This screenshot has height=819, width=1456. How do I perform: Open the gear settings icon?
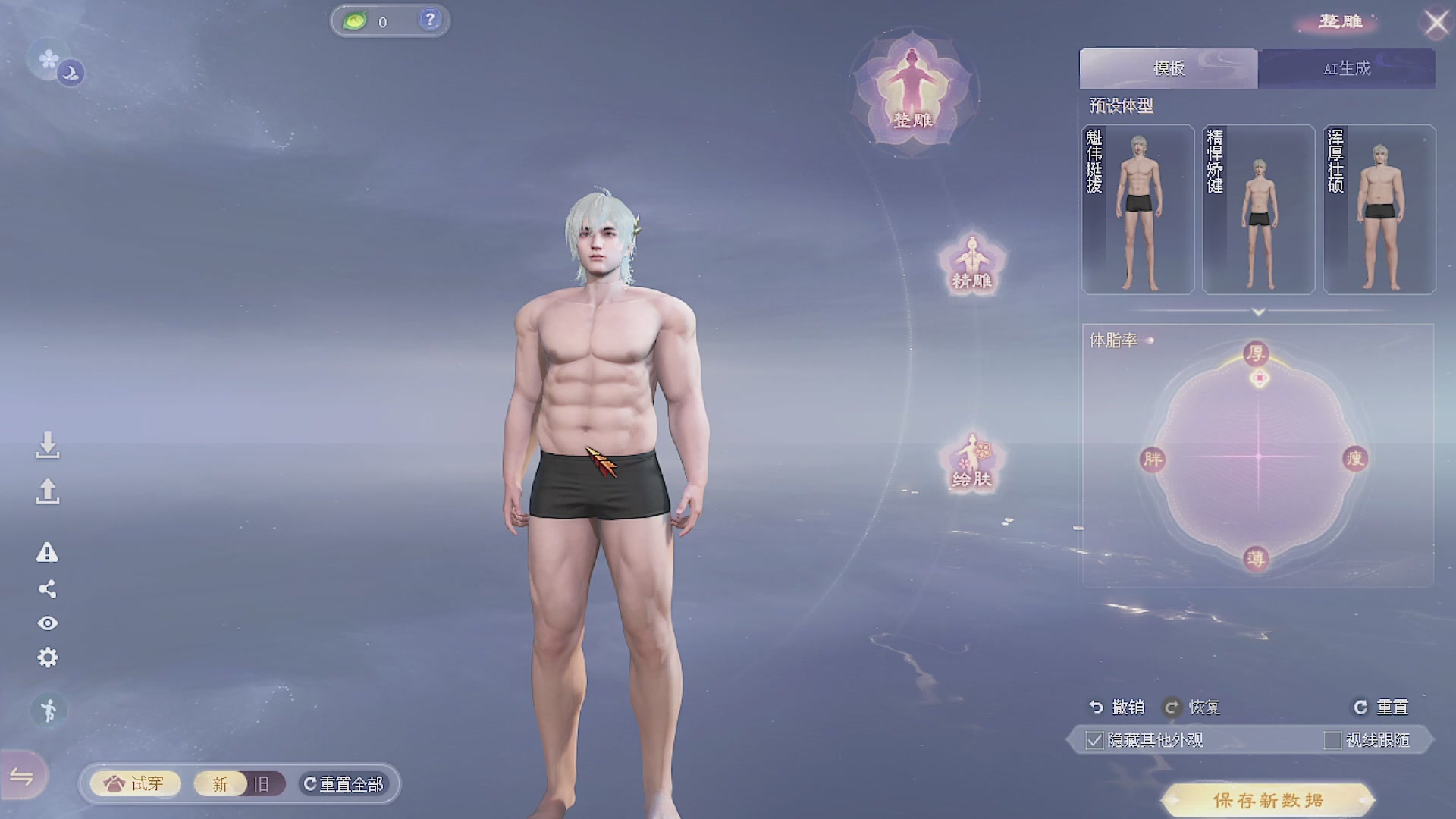click(x=48, y=657)
